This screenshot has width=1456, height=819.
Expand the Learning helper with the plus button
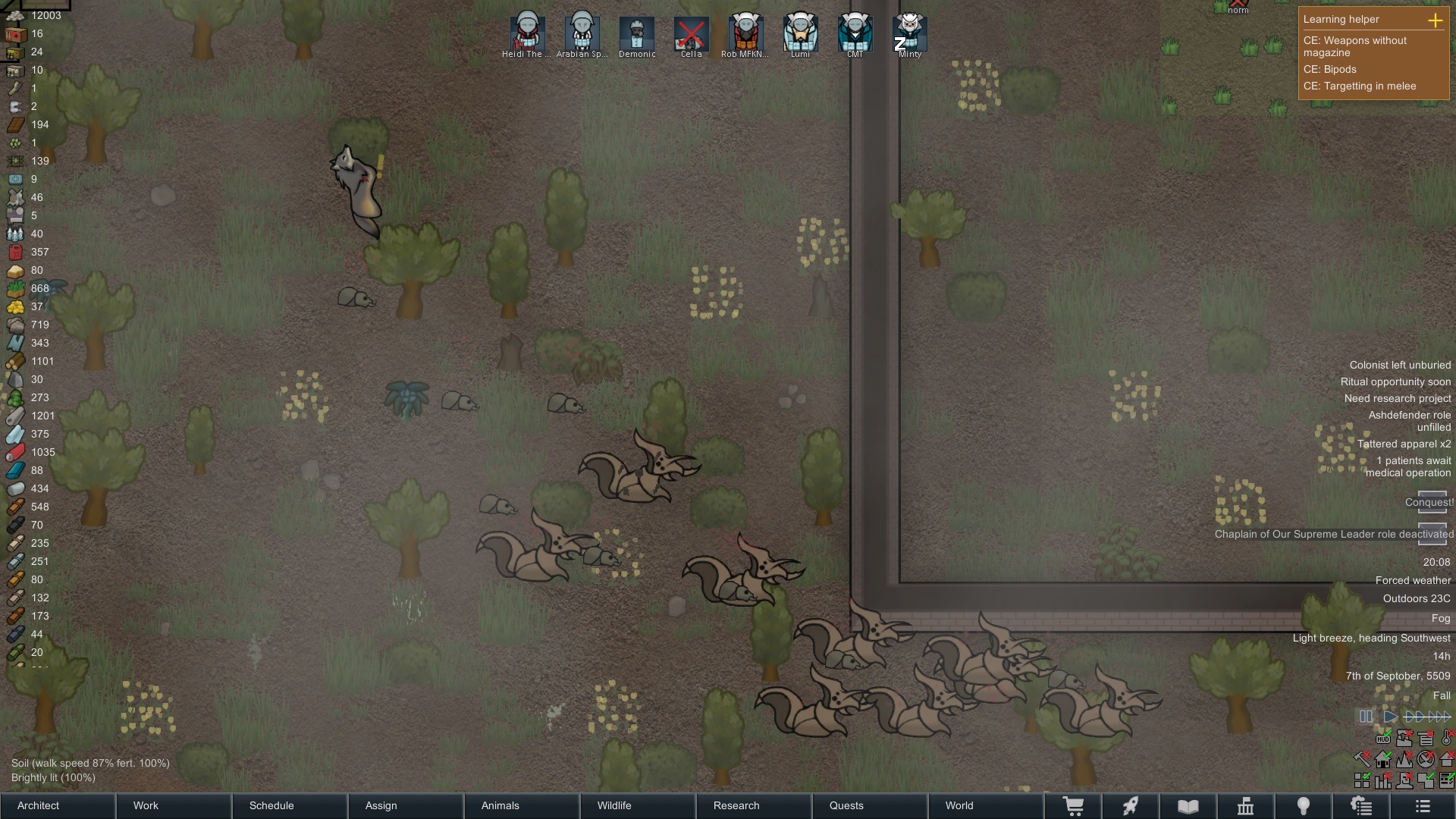point(1436,21)
